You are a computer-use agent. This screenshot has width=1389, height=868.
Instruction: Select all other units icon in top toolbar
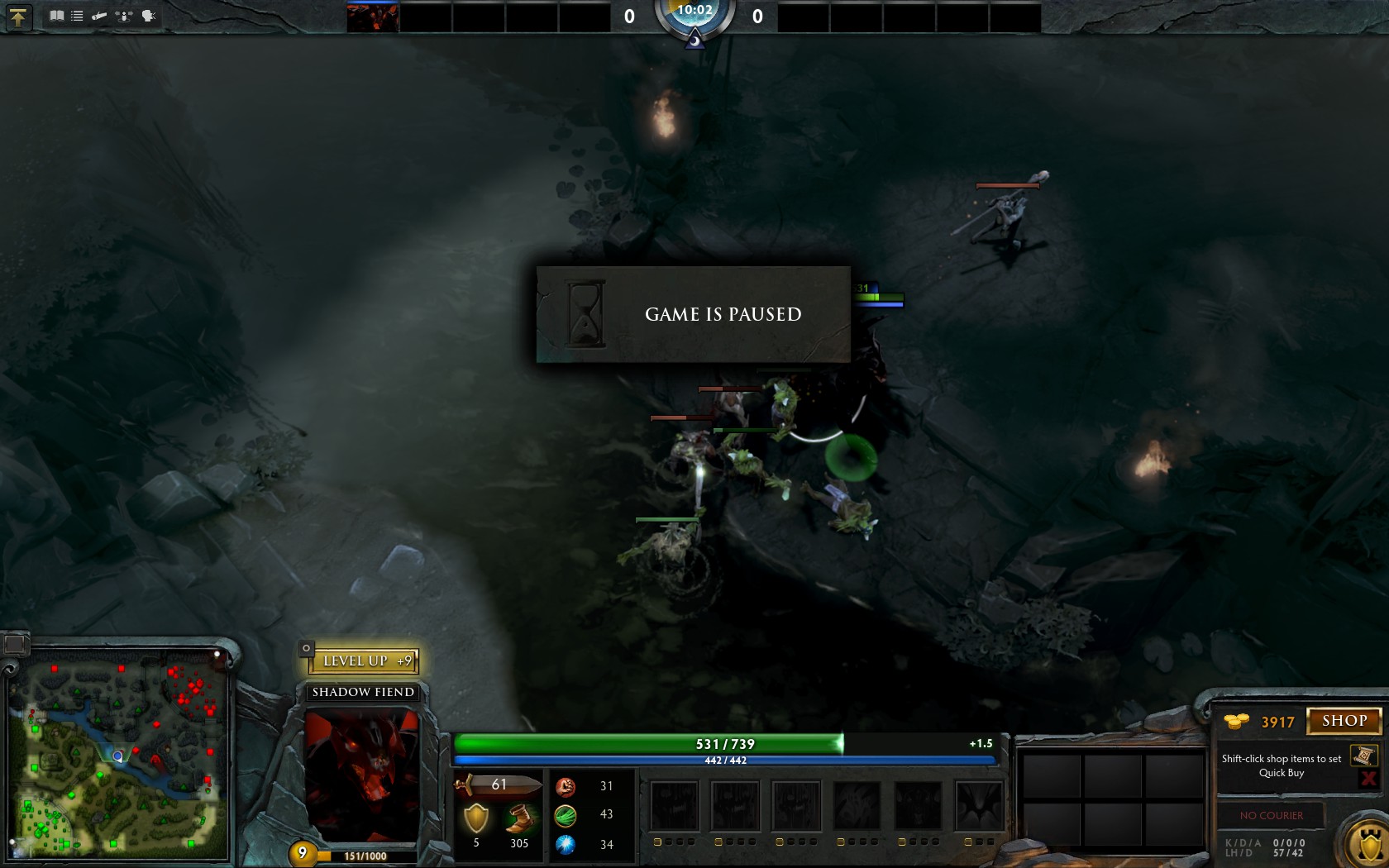click(x=123, y=15)
